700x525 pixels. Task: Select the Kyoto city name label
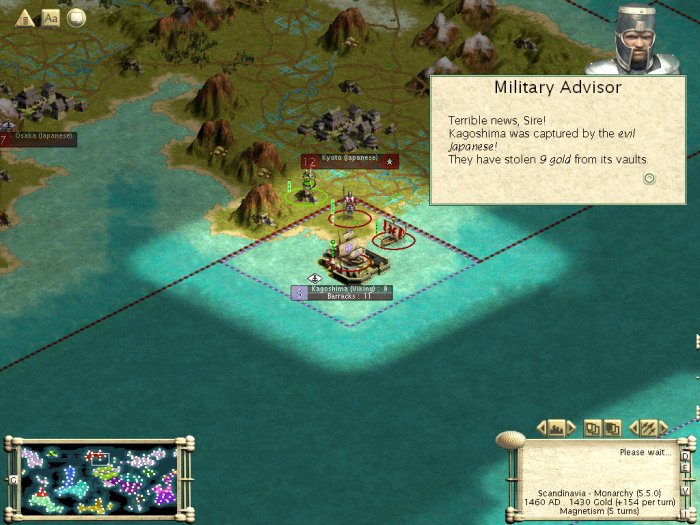click(x=349, y=158)
